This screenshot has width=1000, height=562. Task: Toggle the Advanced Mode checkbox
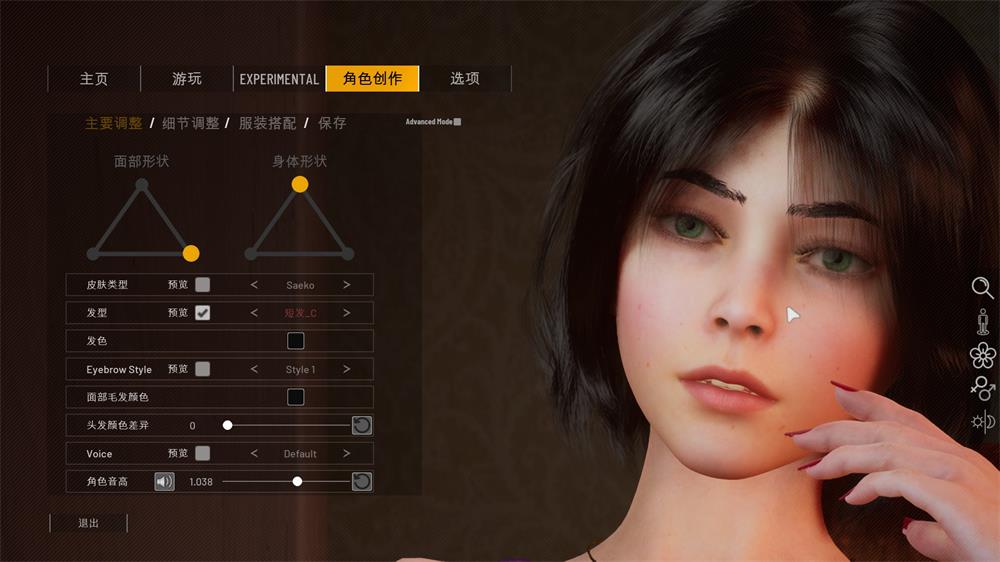[x=457, y=122]
